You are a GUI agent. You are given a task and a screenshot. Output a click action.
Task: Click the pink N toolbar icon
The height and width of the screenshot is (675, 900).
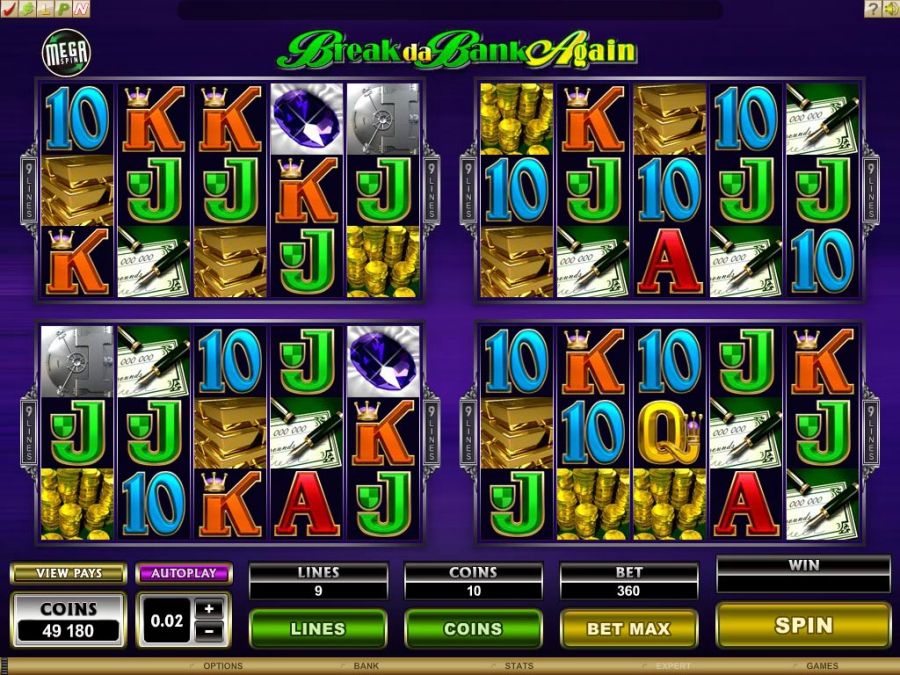point(80,9)
